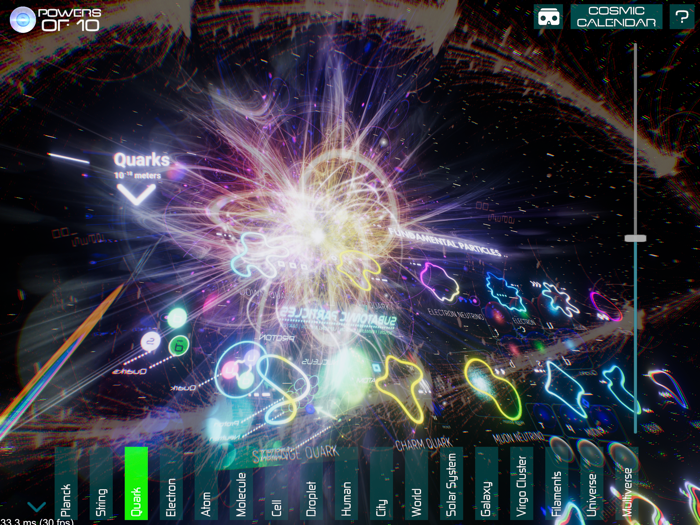Viewport: 700px width, 525px height.
Task: Jump to the Planck scale
Action: pos(66,484)
